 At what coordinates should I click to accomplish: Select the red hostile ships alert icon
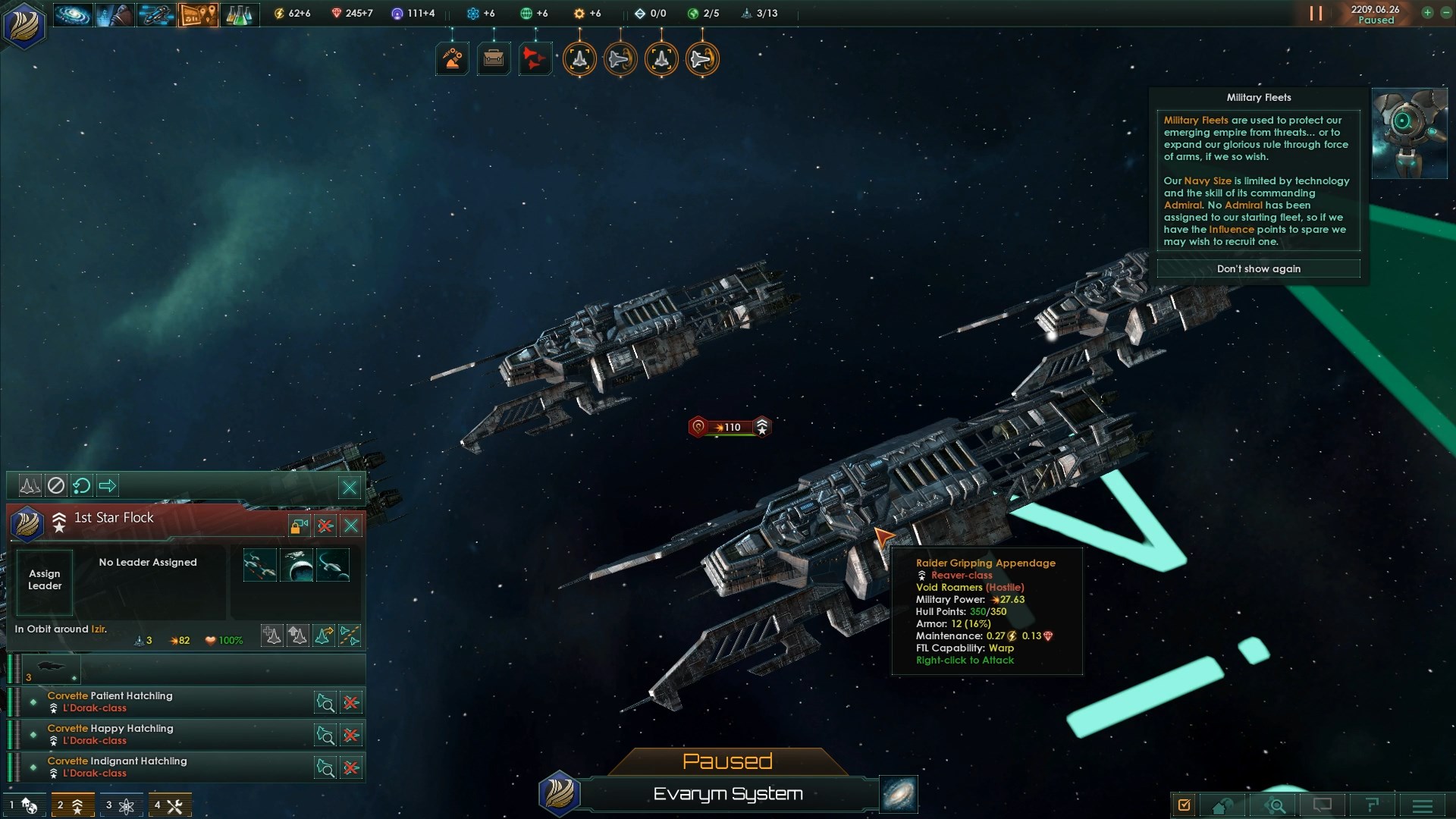click(535, 58)
